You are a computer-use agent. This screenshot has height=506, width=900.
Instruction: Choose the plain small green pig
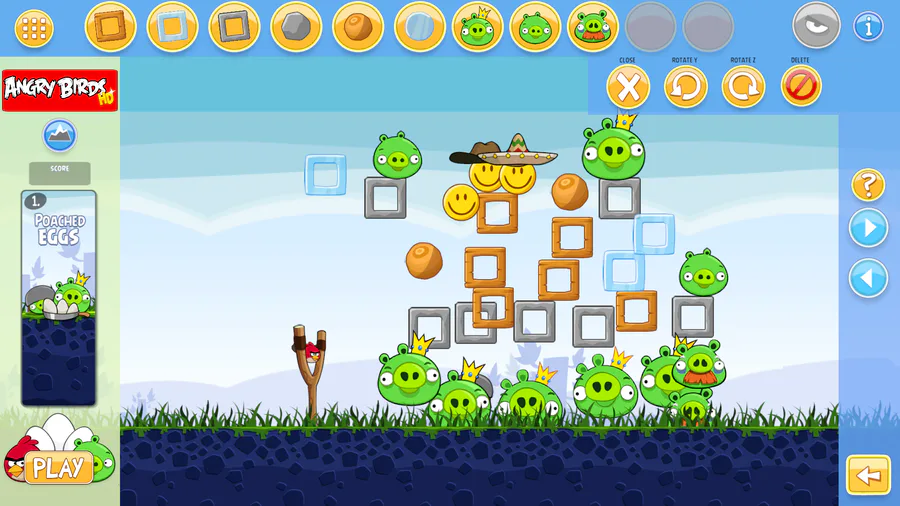pyautogui.click(x=535, y=27)
